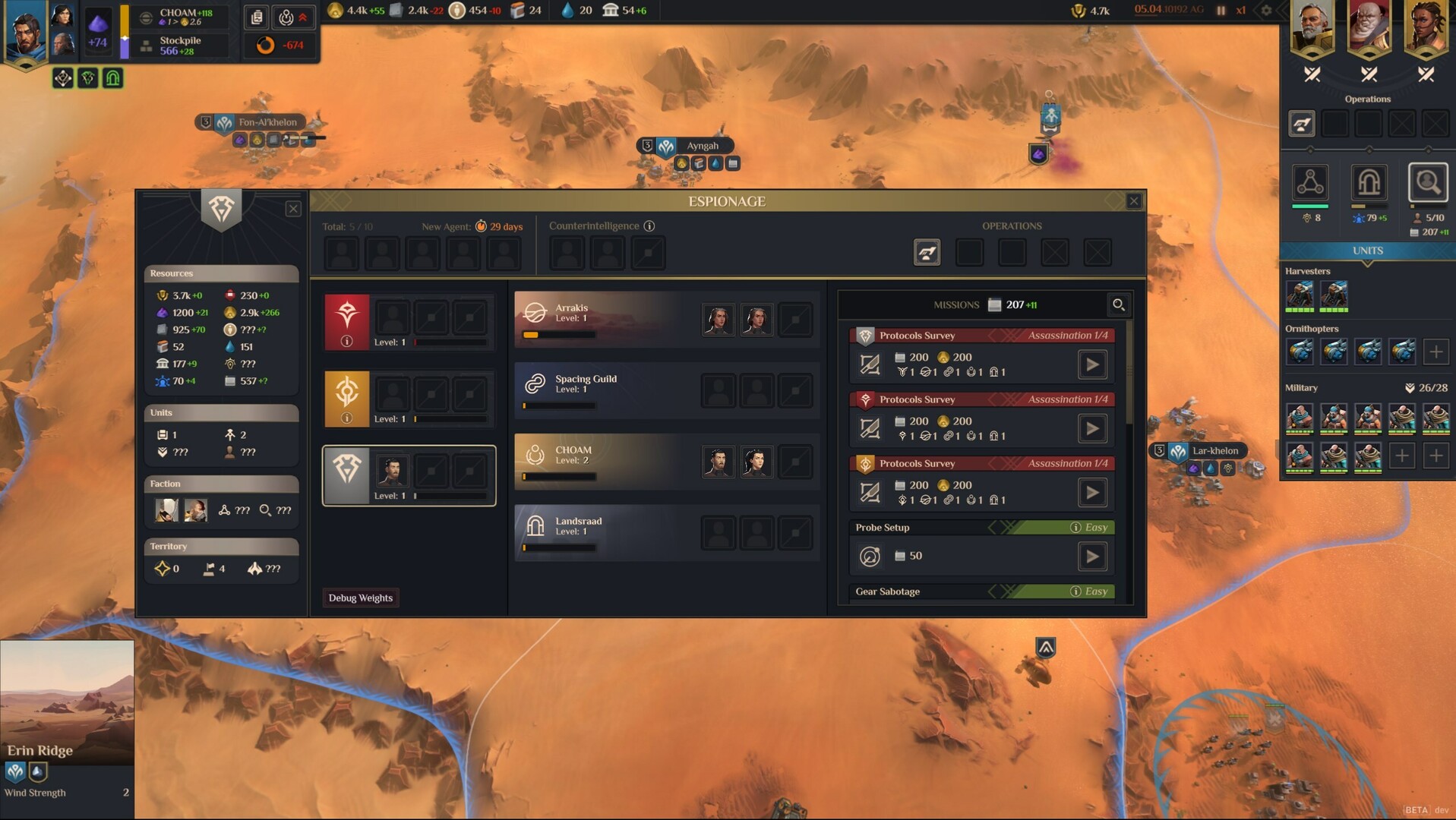Select the intel network triangle icon in right sidebar
The image size is (1456, 820).
pyautogui.click(x=1310, y=184)
